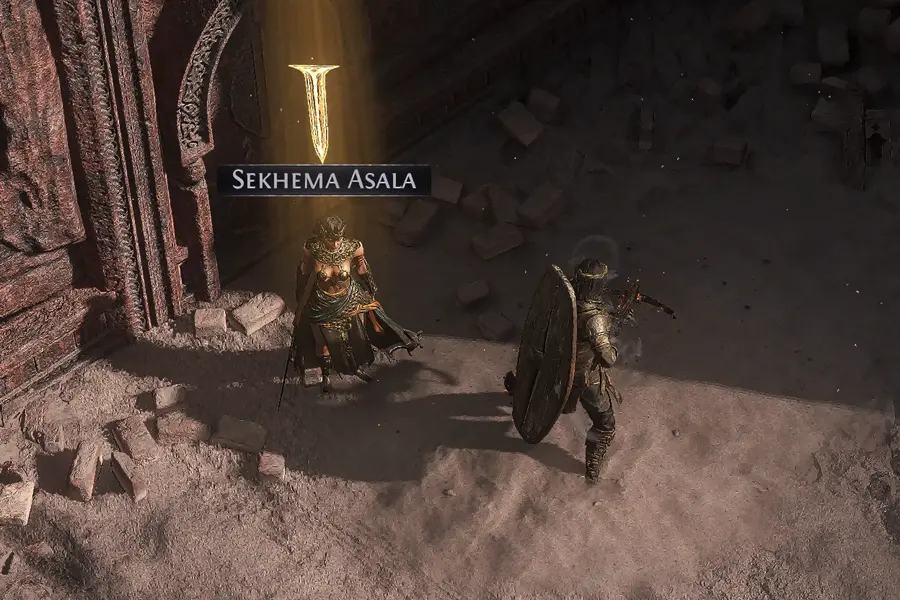Click the Sekhema Asala name label
900x600 pixels.
click(324, 180)
